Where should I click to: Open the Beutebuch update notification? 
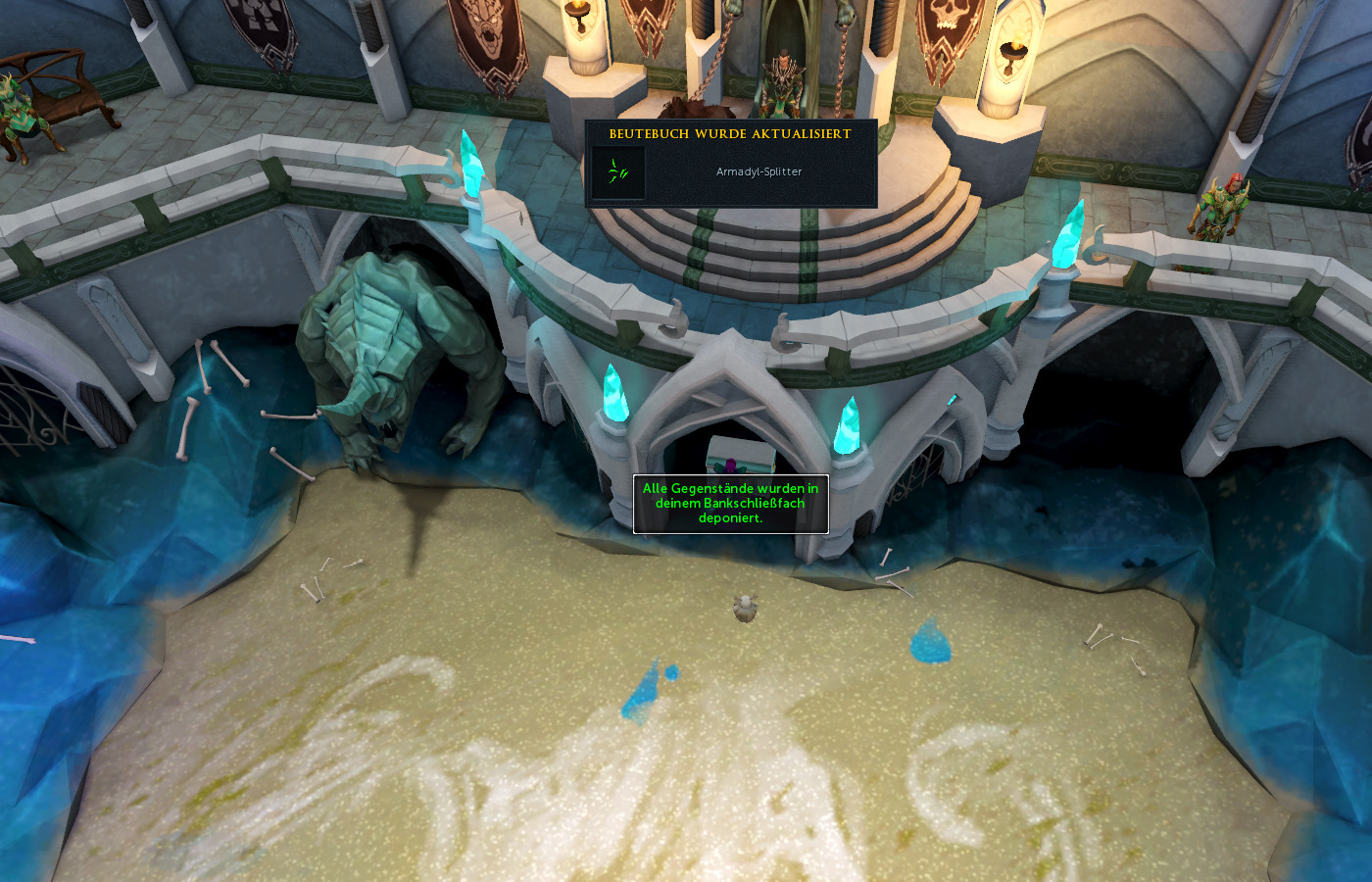pyautogui.click(x=730, y=134)
